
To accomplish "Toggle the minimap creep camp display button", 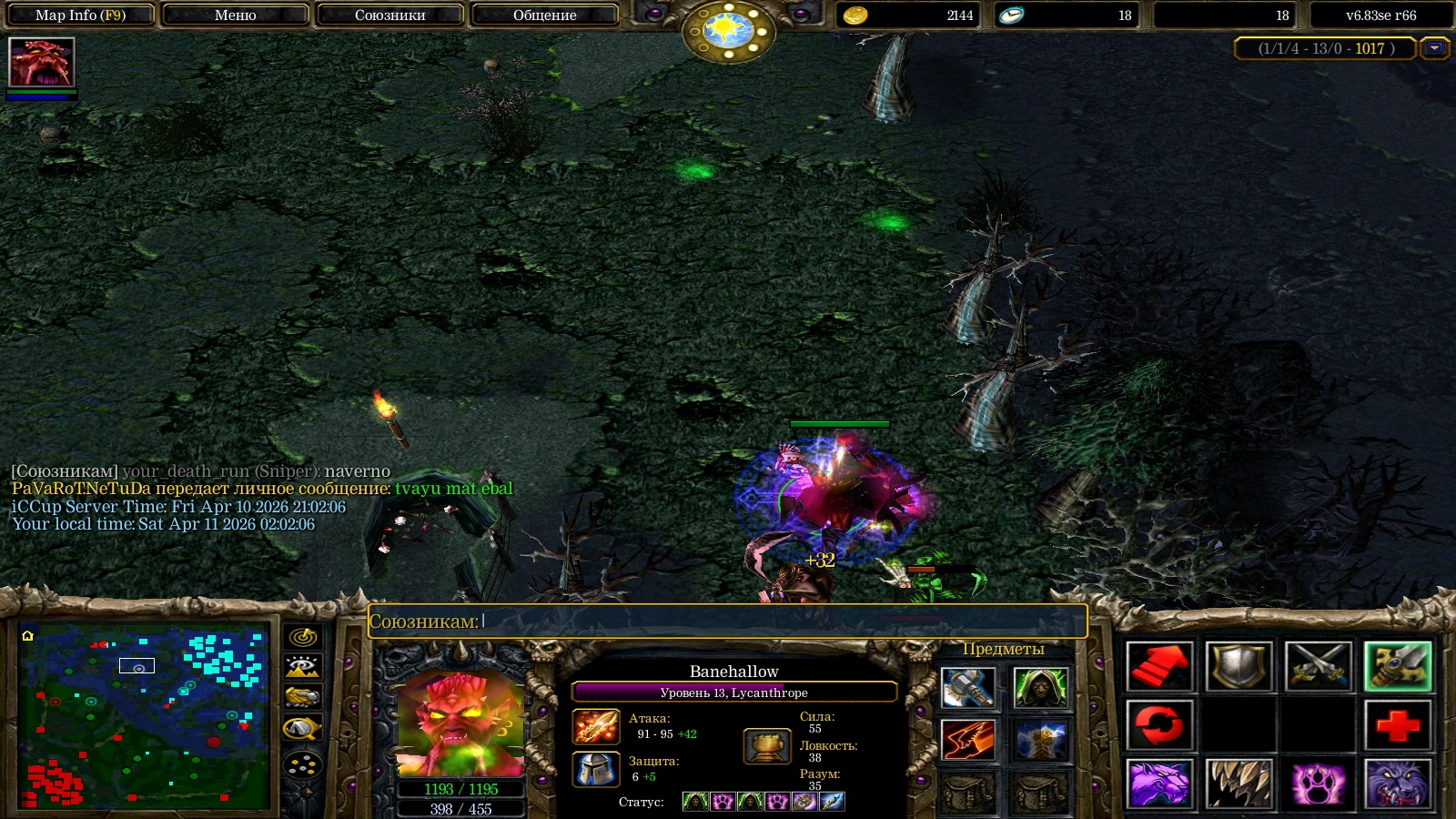I will tap(303, 728).
